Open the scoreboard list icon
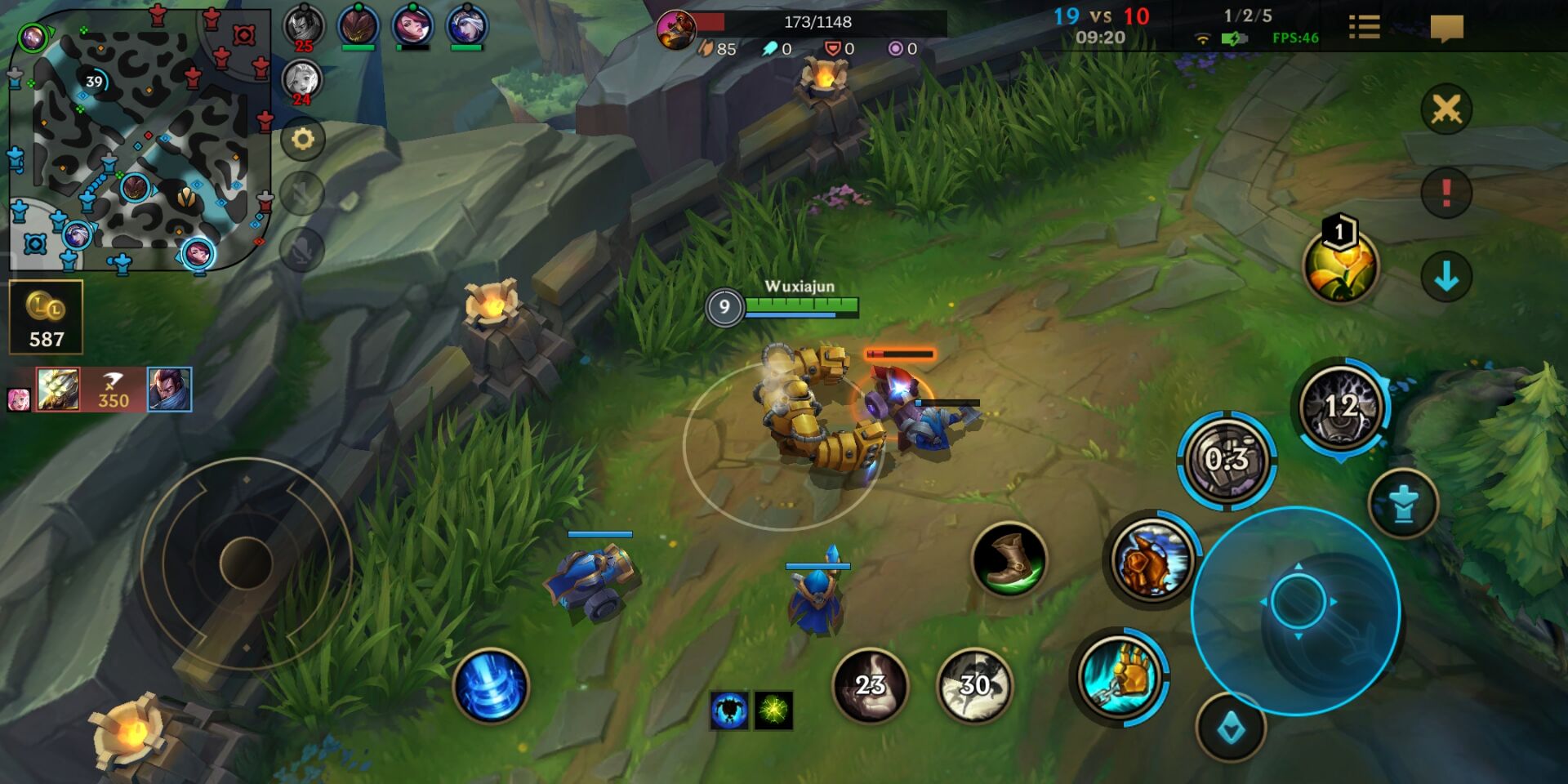Viewport: 1568px width, 784px height. point(1364,28)
